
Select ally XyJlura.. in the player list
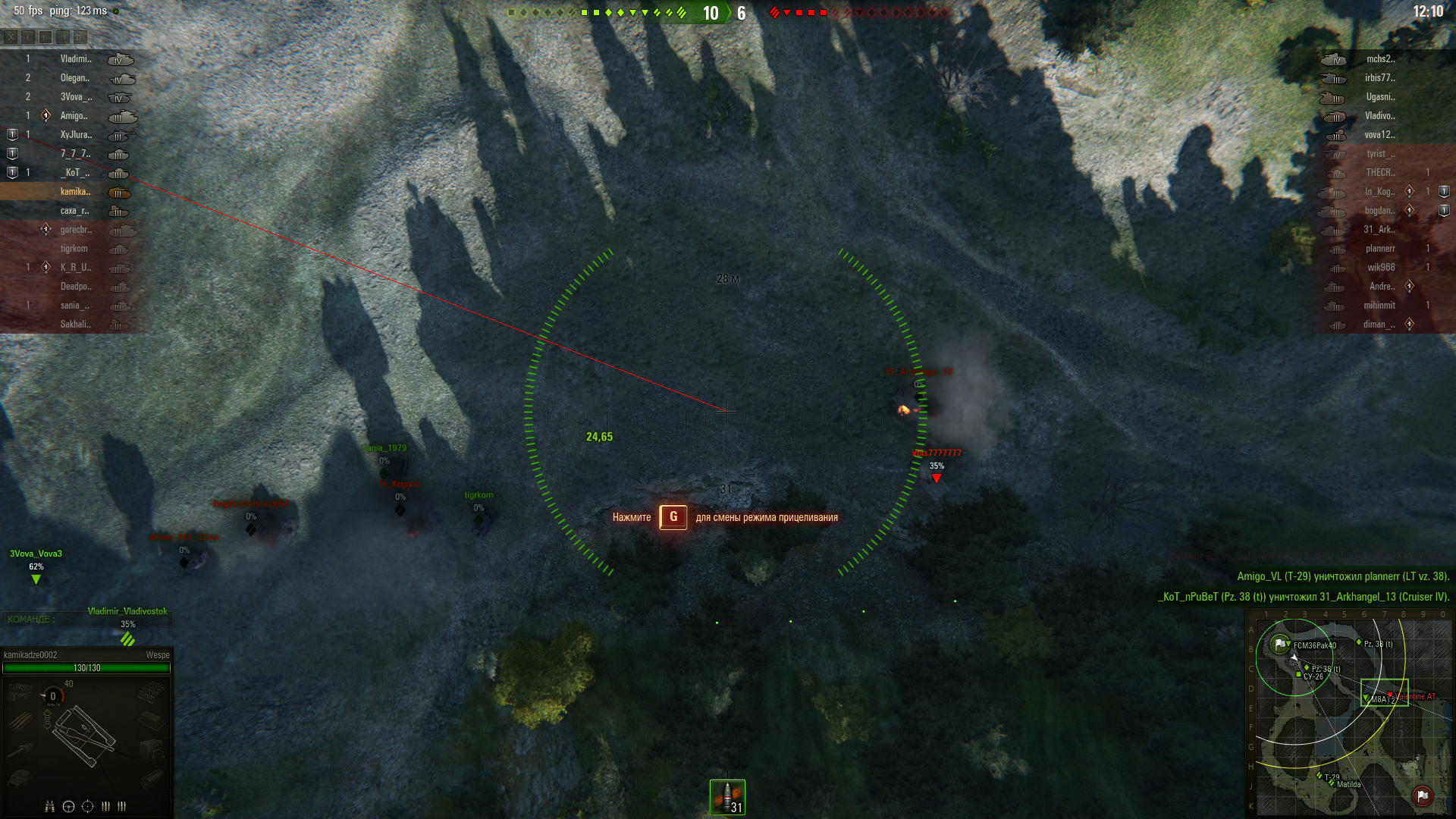[76, 135]
